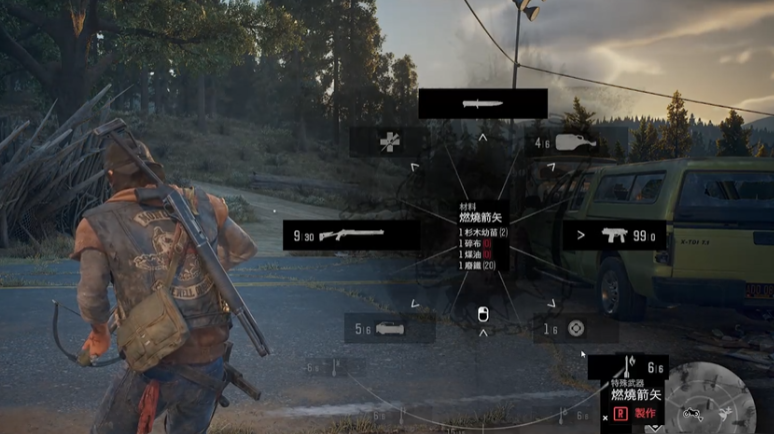
Task: Choose the shotgun in the weapon wheel
Action: (350, 235)
